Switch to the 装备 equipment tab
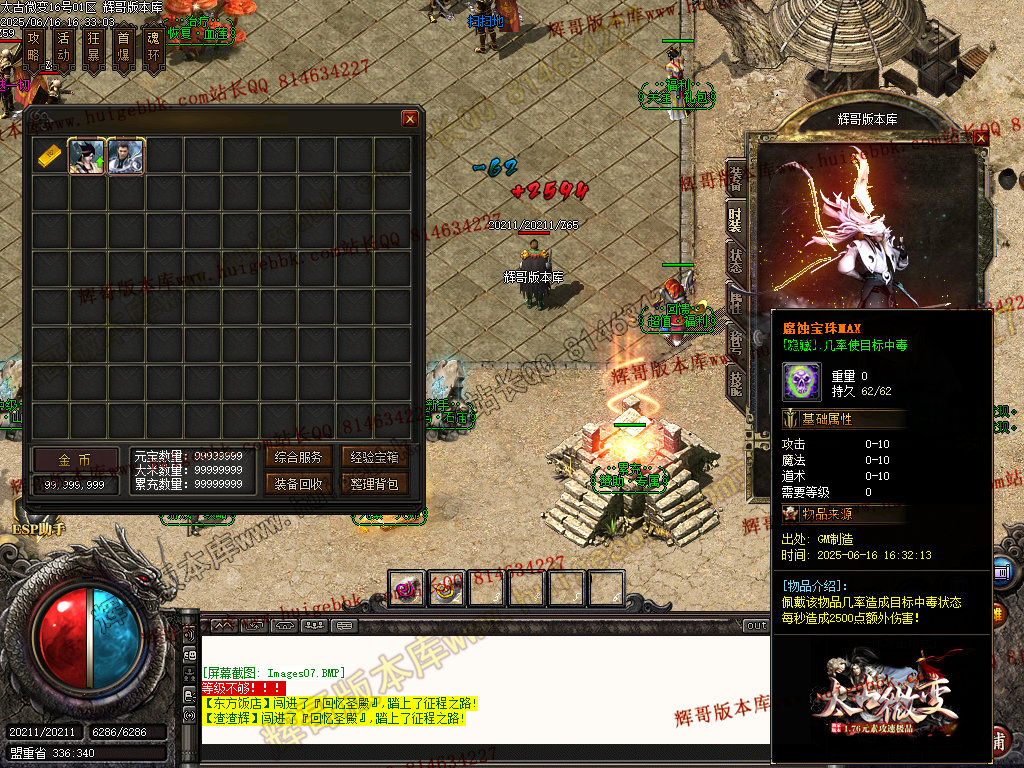 click(x=735, y=179)
